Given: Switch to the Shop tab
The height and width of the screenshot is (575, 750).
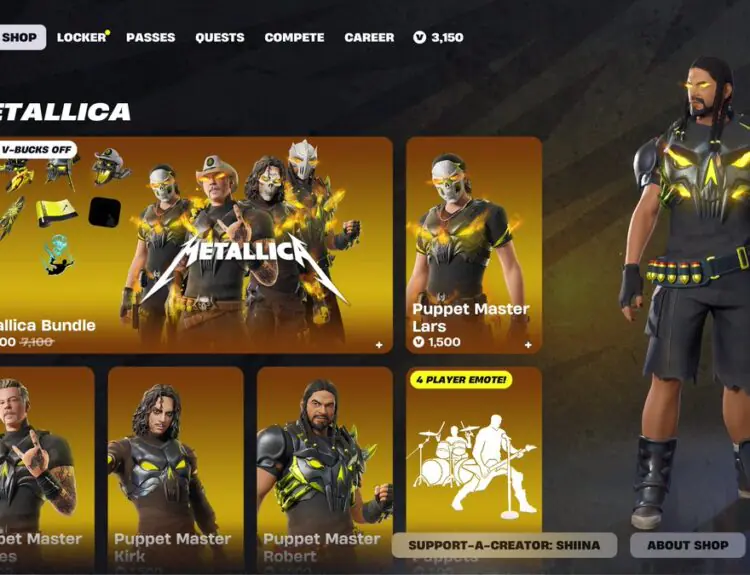Looking at the screenshot, I should (x=20, y=38).
